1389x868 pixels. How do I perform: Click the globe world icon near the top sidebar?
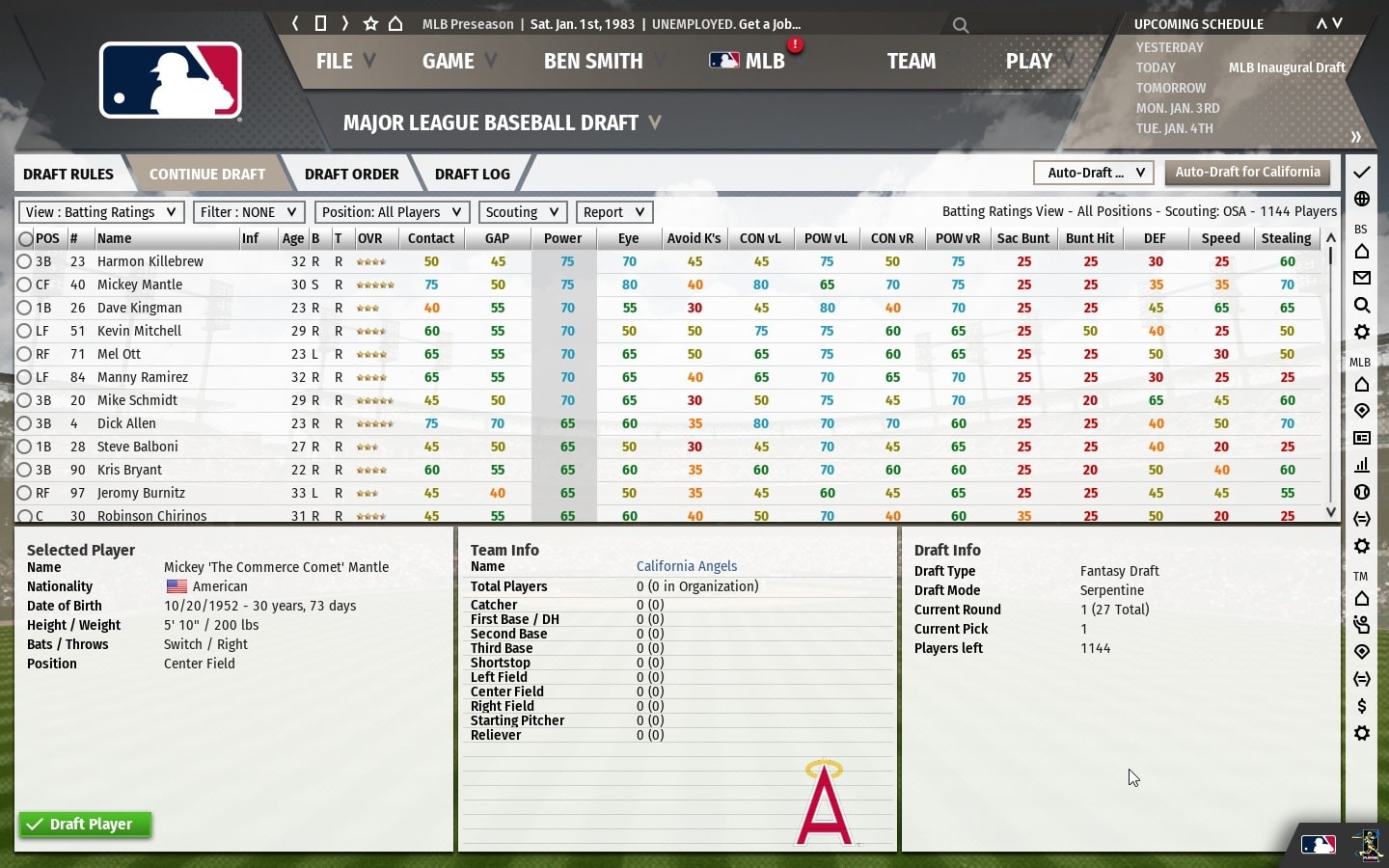click(1362, 199)
